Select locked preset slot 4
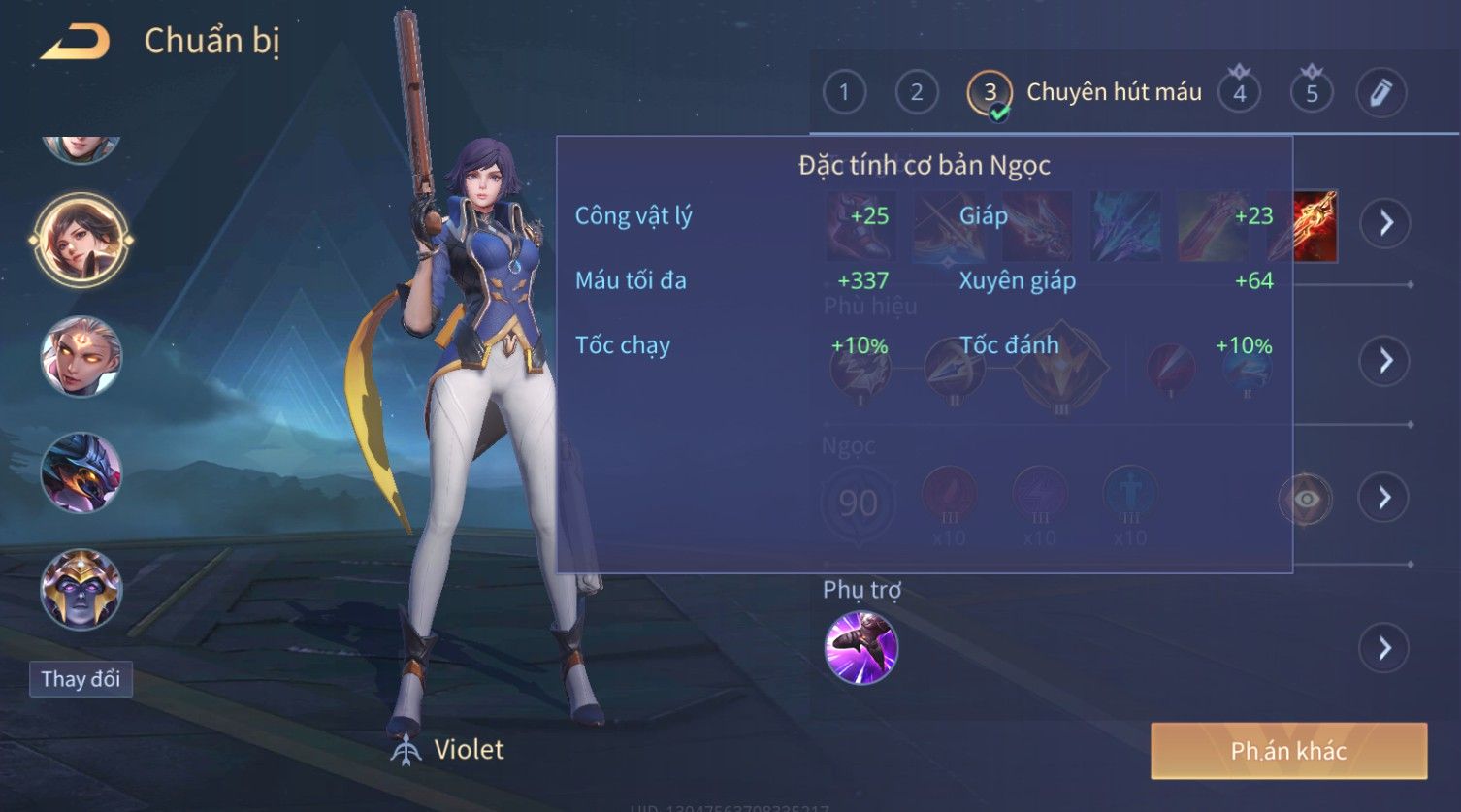Image resolution: width=1461 pixels, height=812 pixels. point(1239,93)
